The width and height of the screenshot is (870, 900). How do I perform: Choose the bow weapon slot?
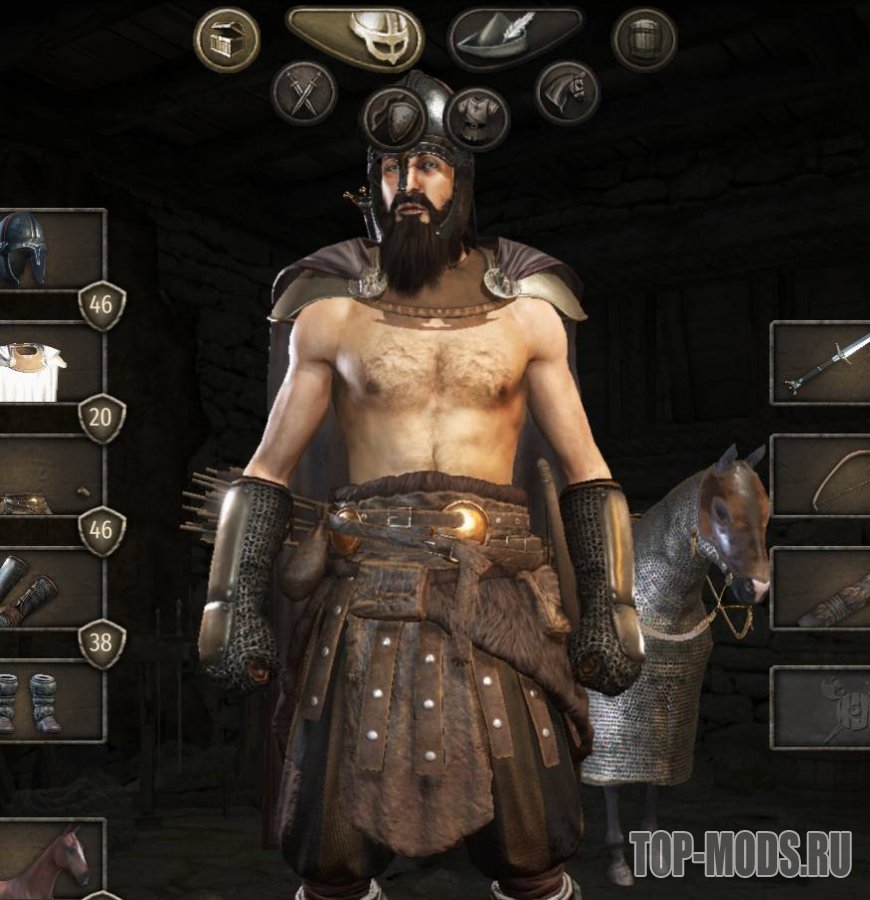coord(822,477)
